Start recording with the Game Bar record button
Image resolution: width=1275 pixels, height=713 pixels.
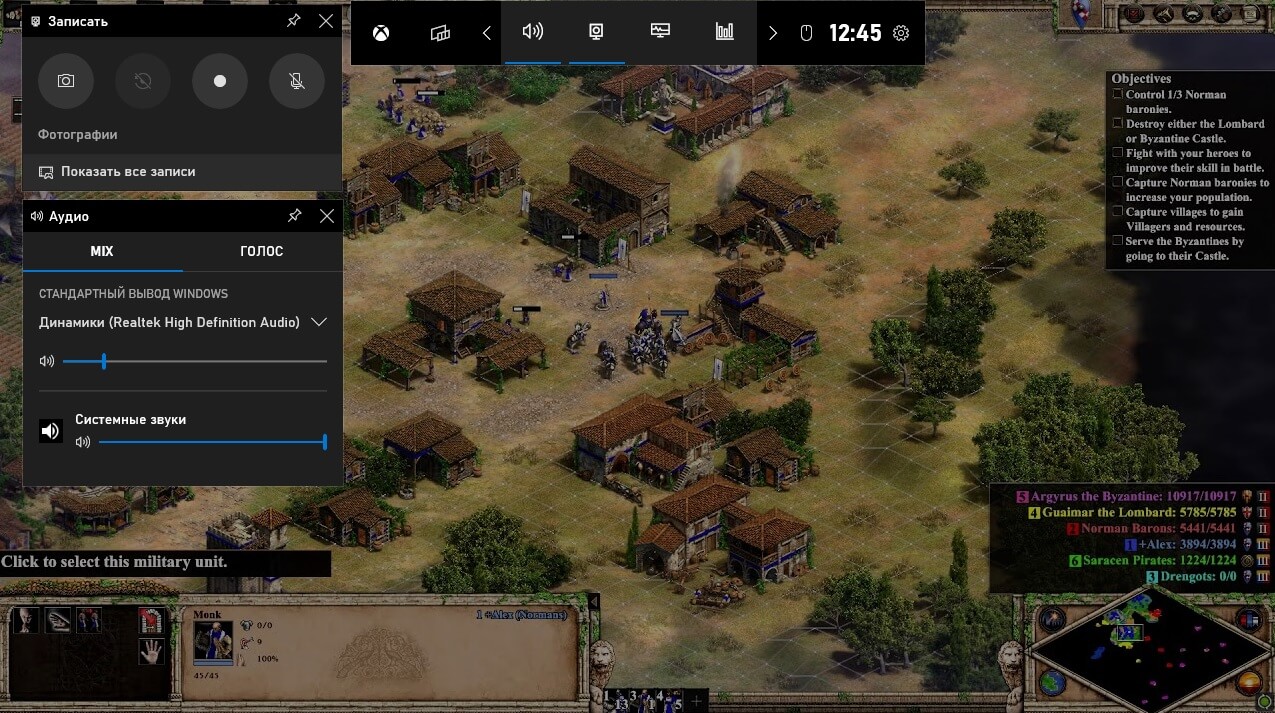220,81
